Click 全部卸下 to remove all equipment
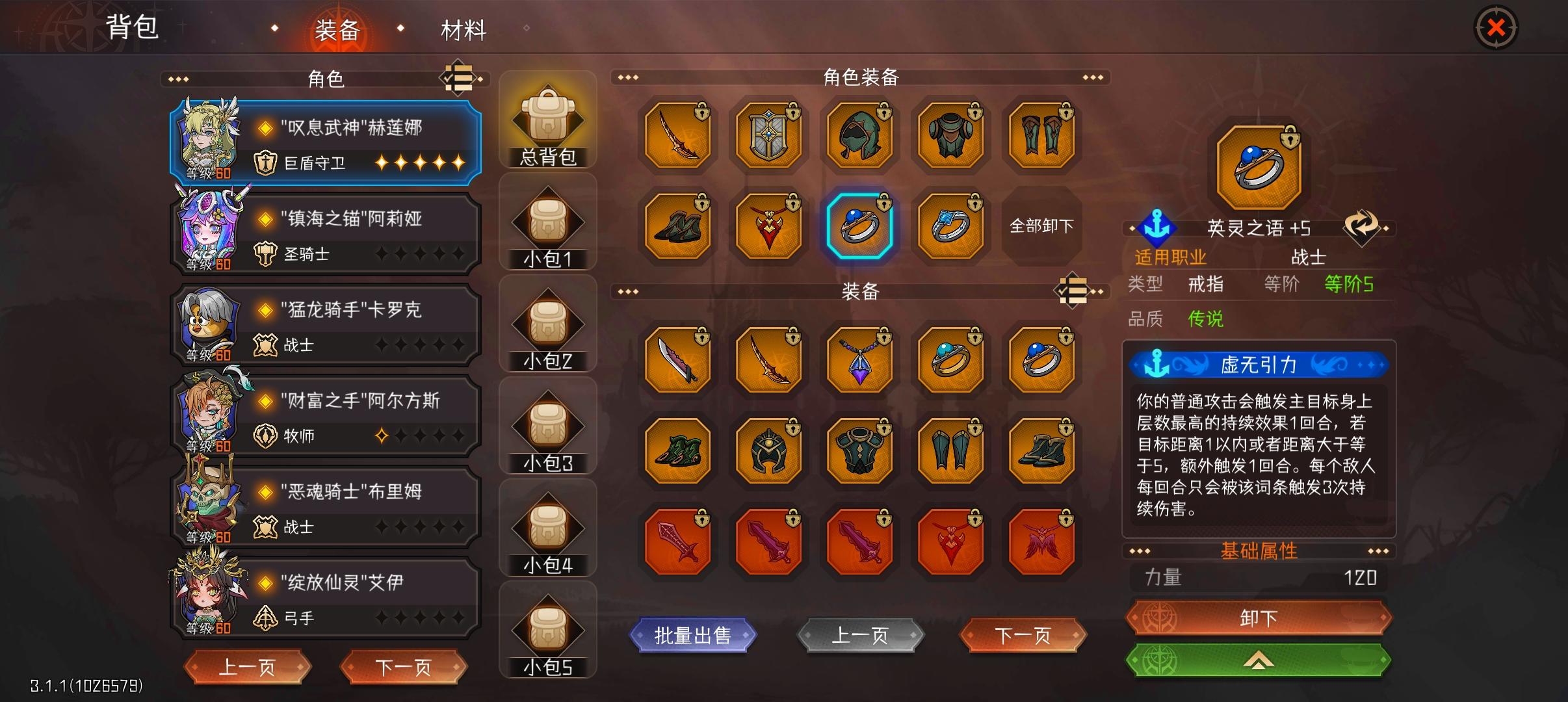Screen dimensions: 1568x702 coord(1041,227)
